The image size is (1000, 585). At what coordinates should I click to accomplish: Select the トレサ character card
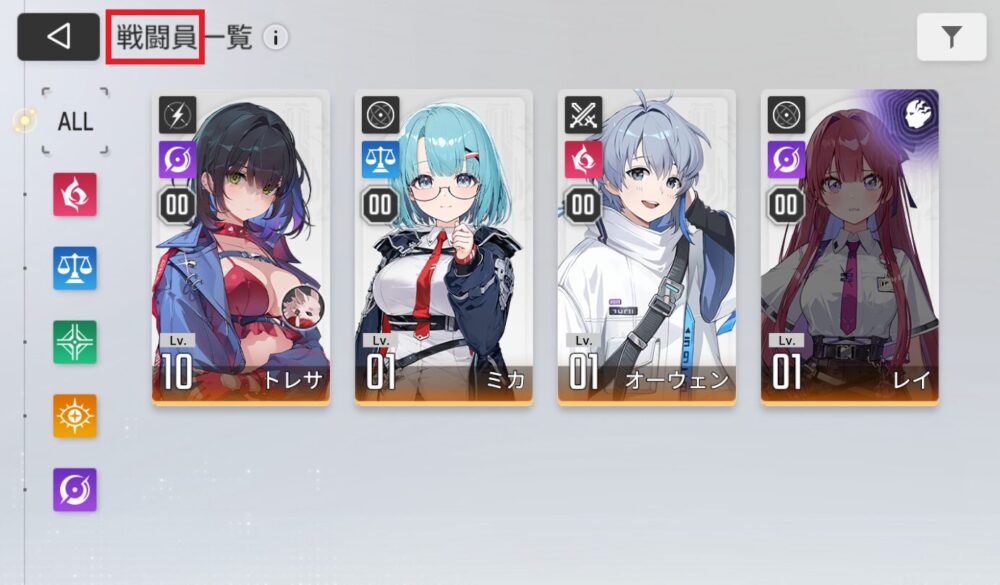pyautogui.click(x=240, y=247)
